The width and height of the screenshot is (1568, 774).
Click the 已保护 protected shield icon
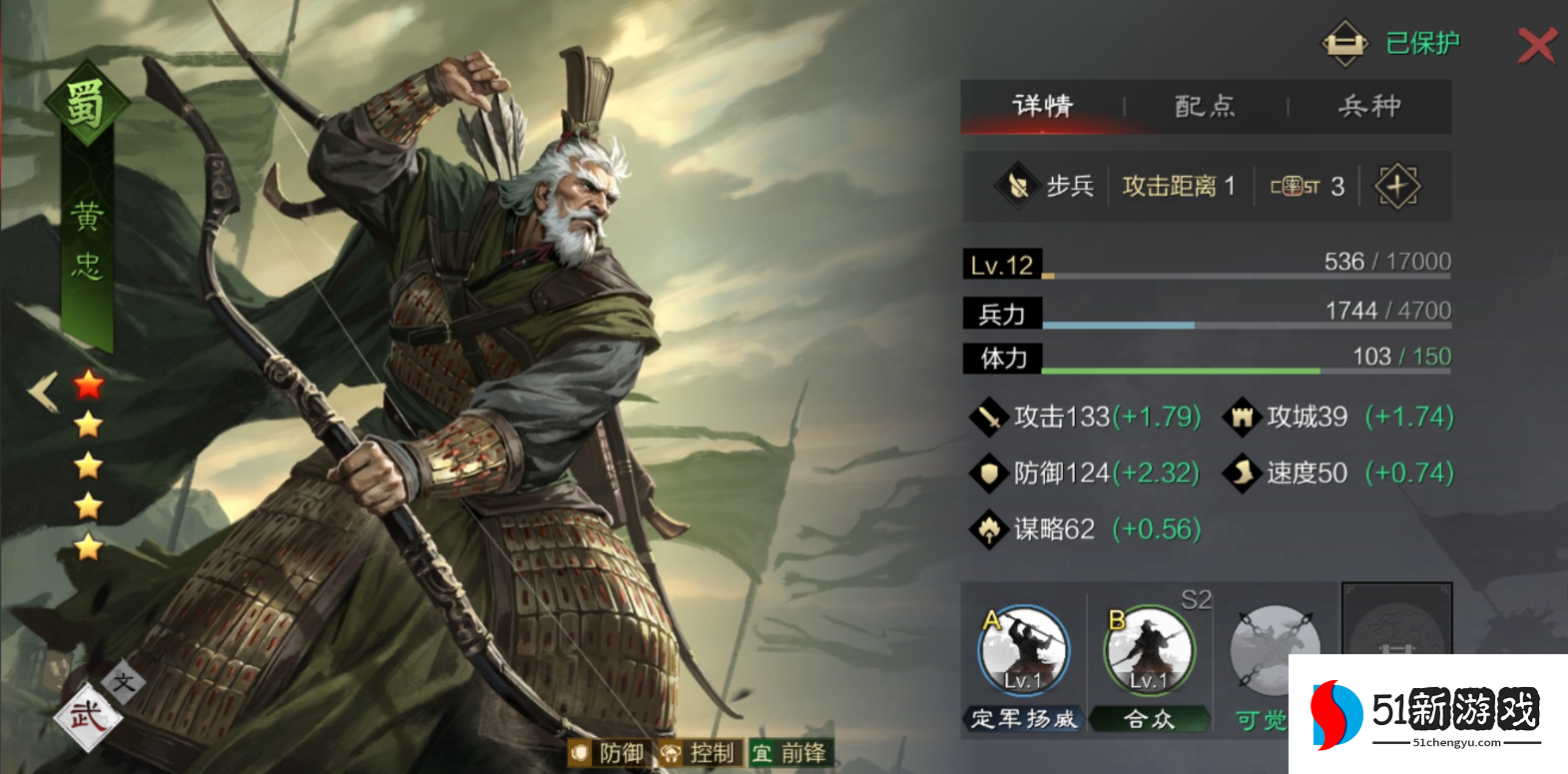point(1345,42)
